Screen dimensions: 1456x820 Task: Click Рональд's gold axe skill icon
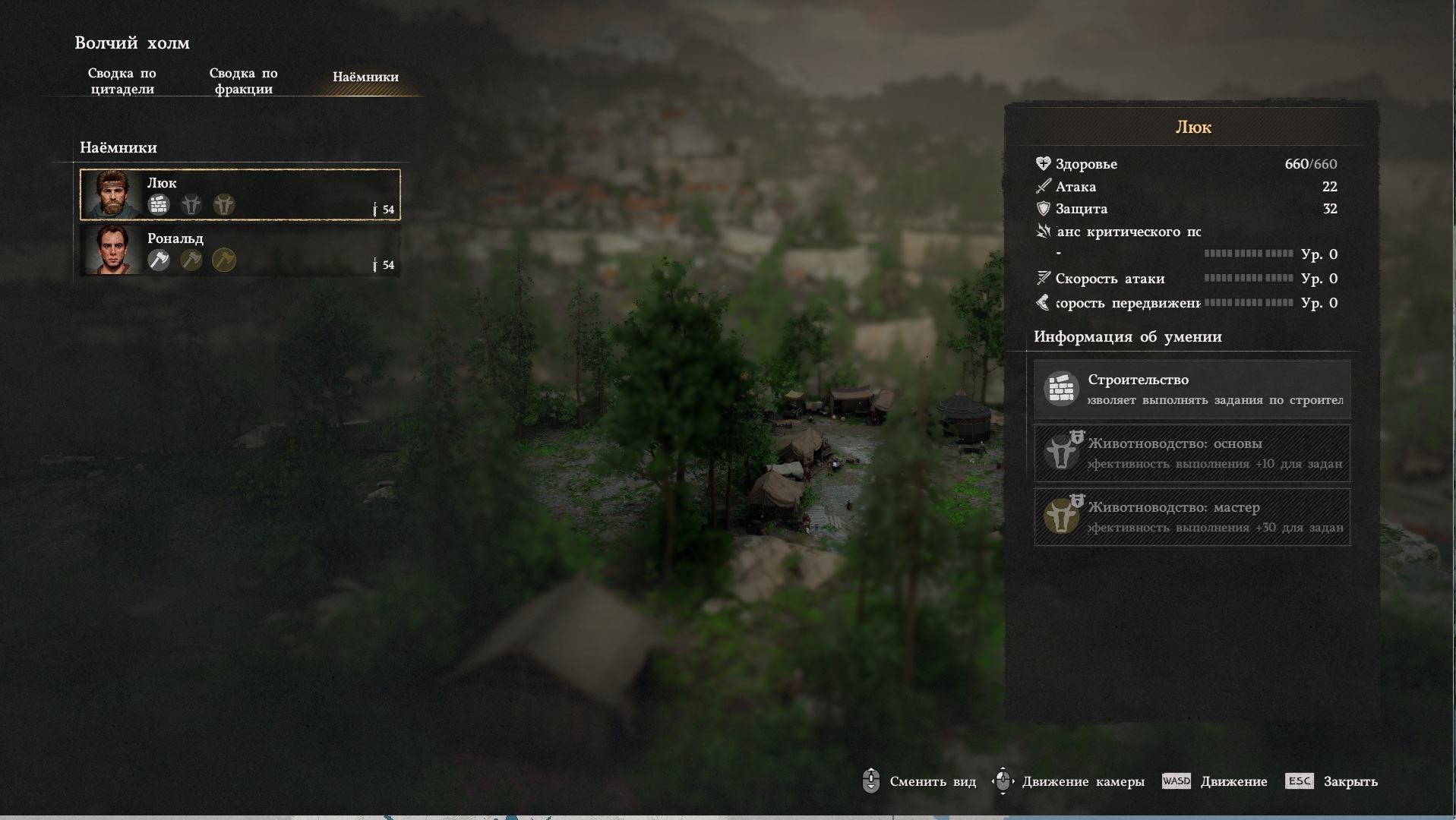pyautogui.click(x=224, y=260)
